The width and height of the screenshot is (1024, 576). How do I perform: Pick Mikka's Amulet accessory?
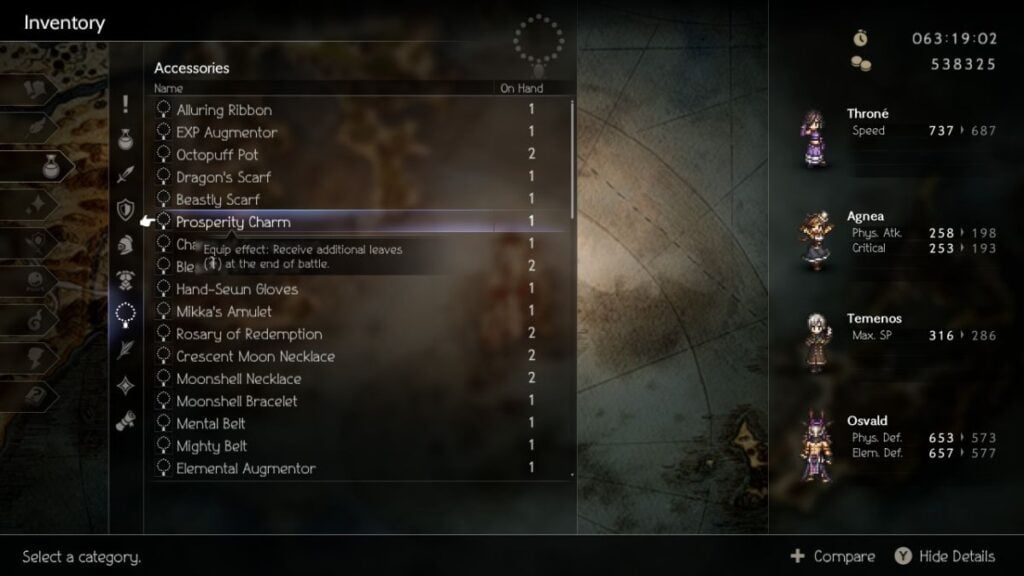point(223,312)
